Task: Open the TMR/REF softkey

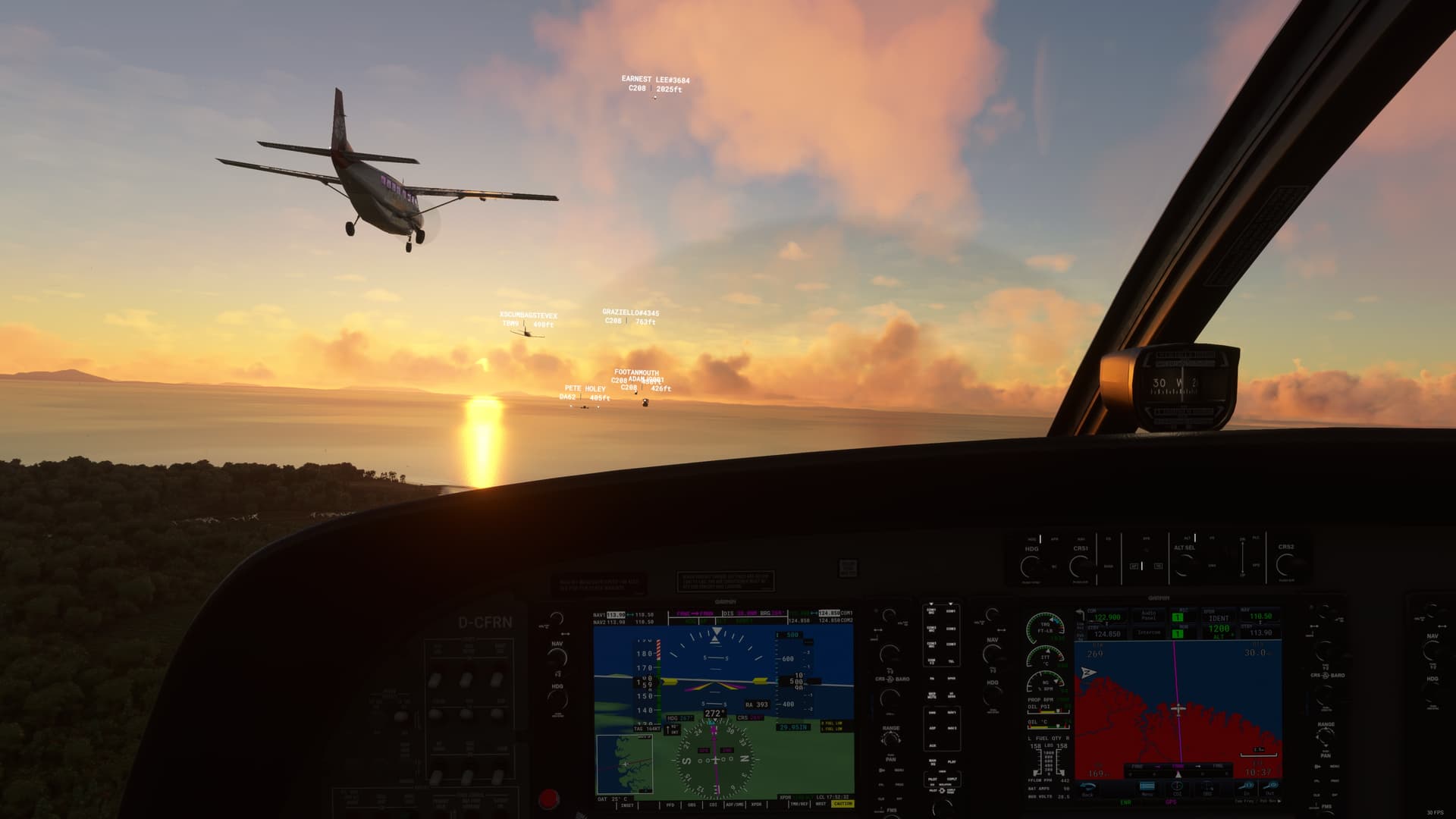Action: pos(799,805)
